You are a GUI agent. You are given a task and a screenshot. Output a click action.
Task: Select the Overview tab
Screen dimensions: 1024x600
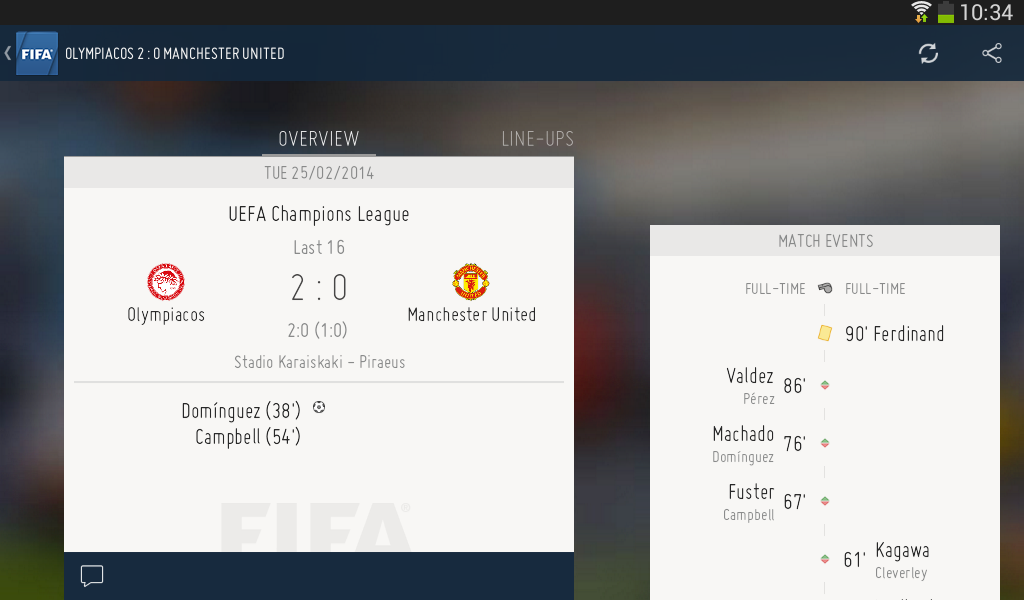coord(318,139)
